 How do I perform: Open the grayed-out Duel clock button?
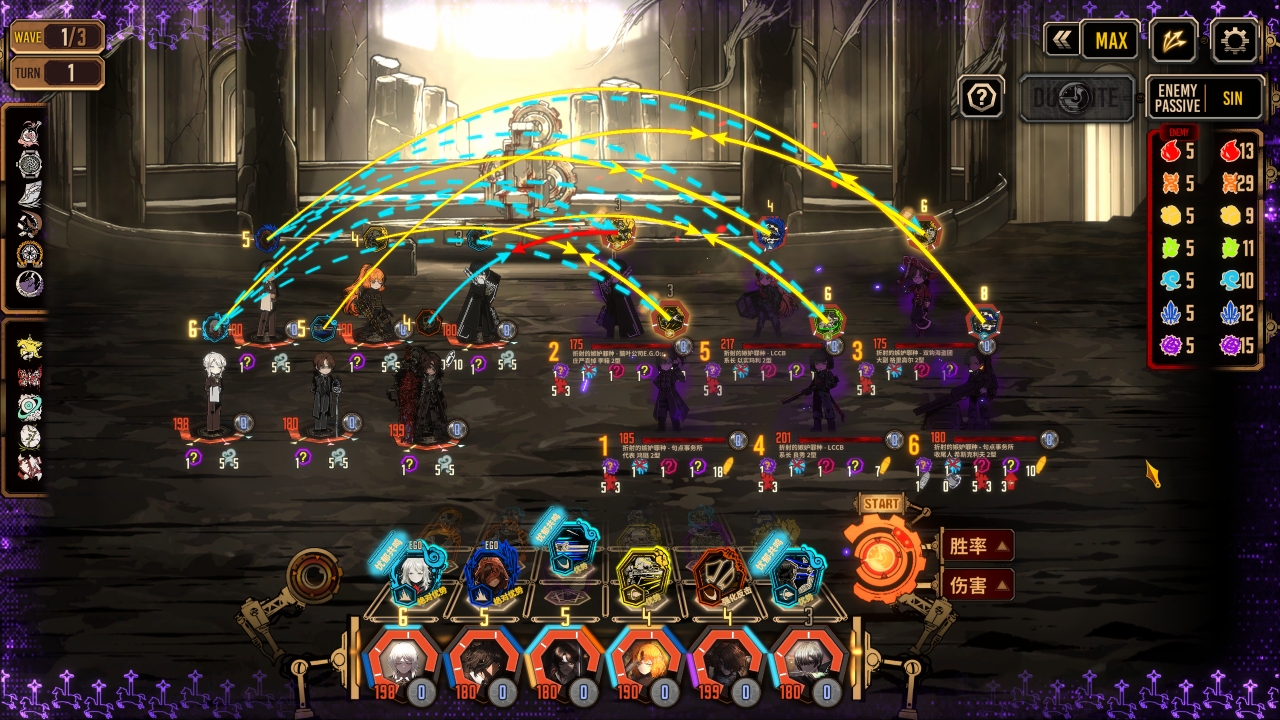[1076, 98]
